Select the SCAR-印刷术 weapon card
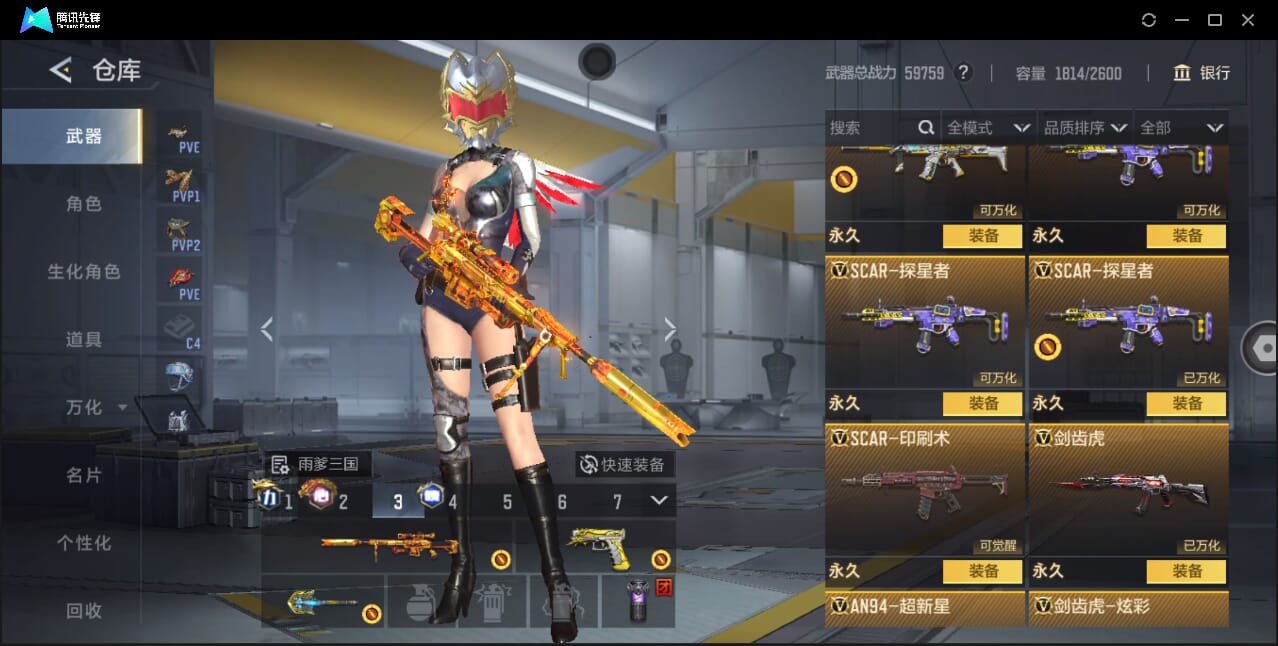1278x646 pixels. point(925,490)
